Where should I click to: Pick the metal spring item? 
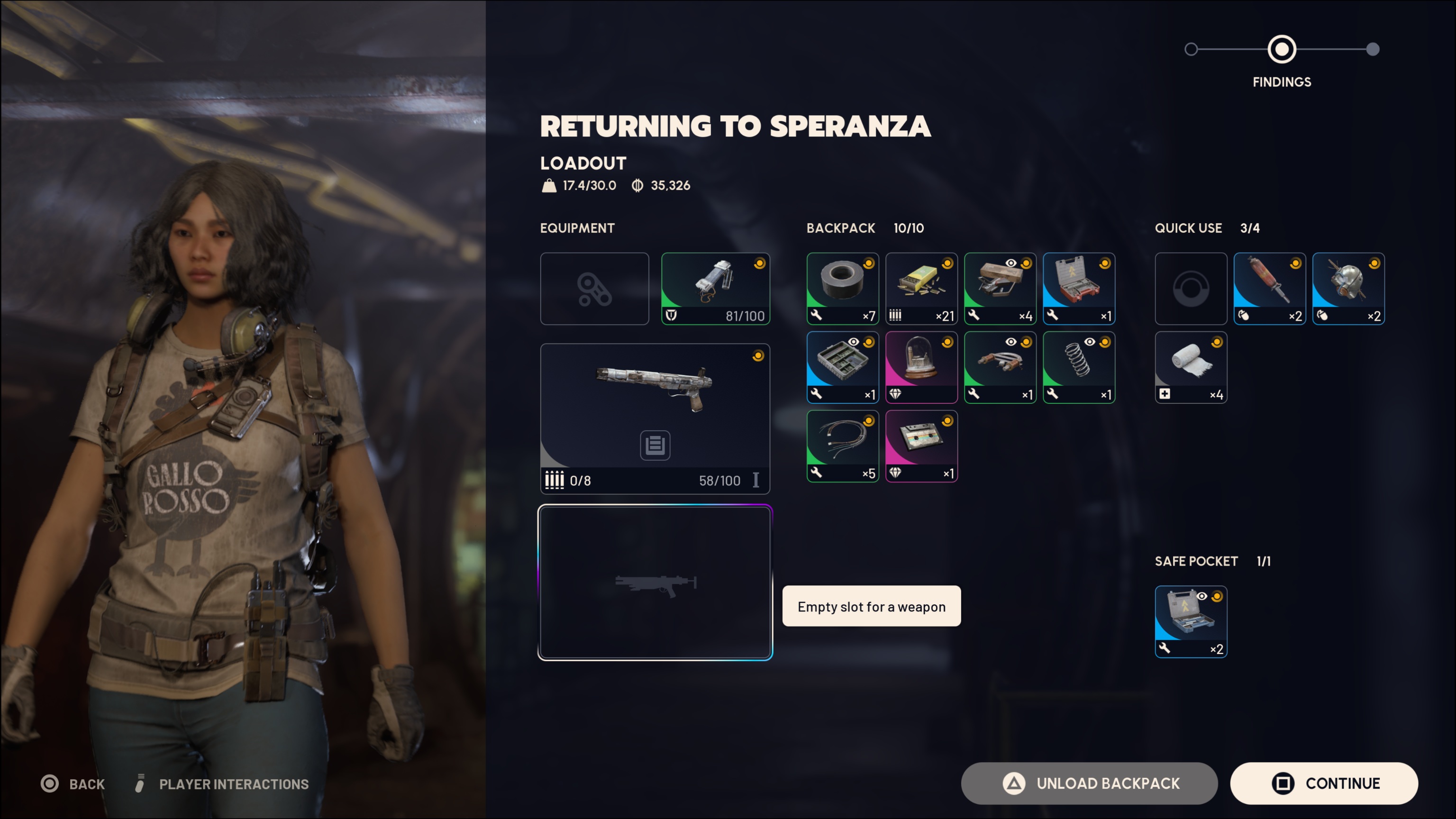[x=1078, y=367]
